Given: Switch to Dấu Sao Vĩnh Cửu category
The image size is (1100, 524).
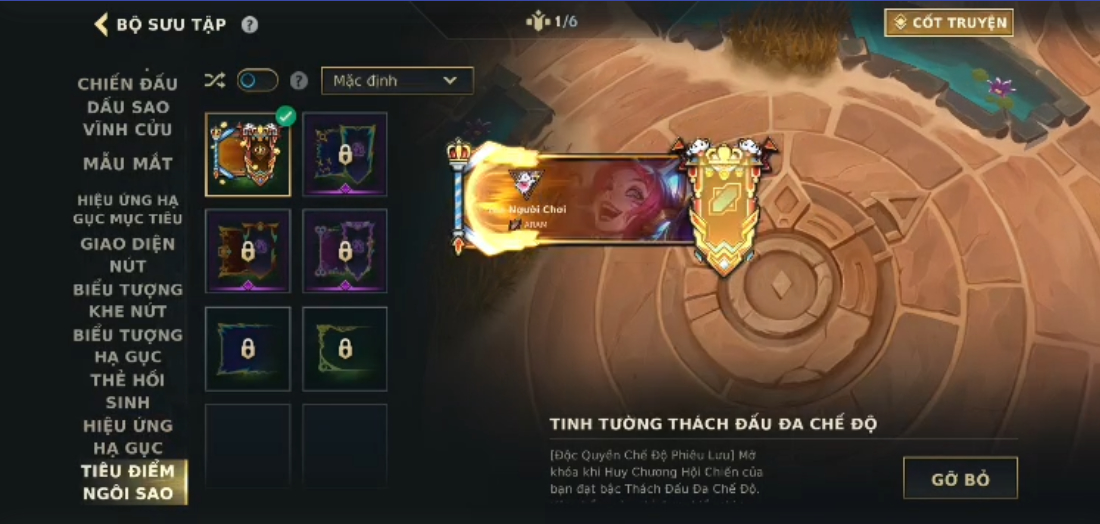Looking at the screenshot, I should click(128, 118).
